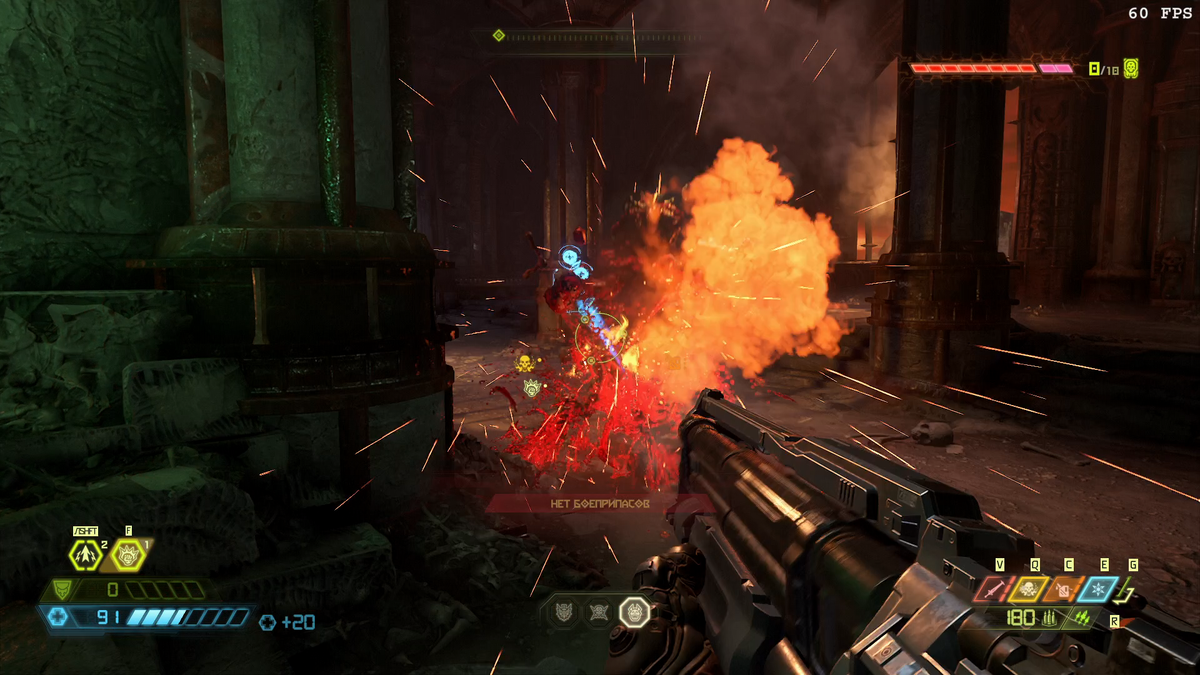Image resolution: width=1200 pixels, height=675 pixels.
Task: Click the blue health cross icon
Action: pyautogui.click(x=59, y=618)
